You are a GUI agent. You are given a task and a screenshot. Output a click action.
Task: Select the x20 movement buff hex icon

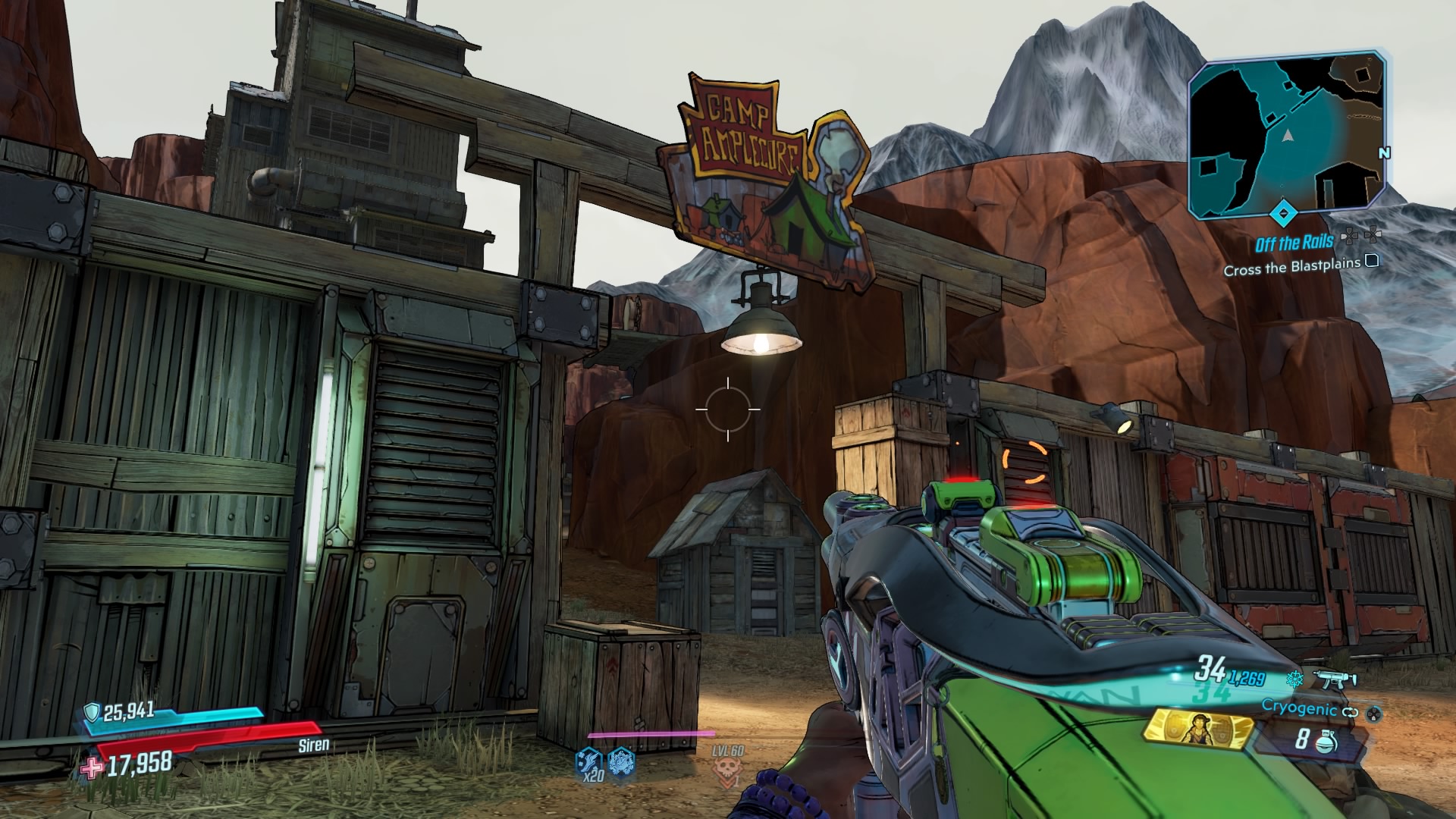point(589,762)
